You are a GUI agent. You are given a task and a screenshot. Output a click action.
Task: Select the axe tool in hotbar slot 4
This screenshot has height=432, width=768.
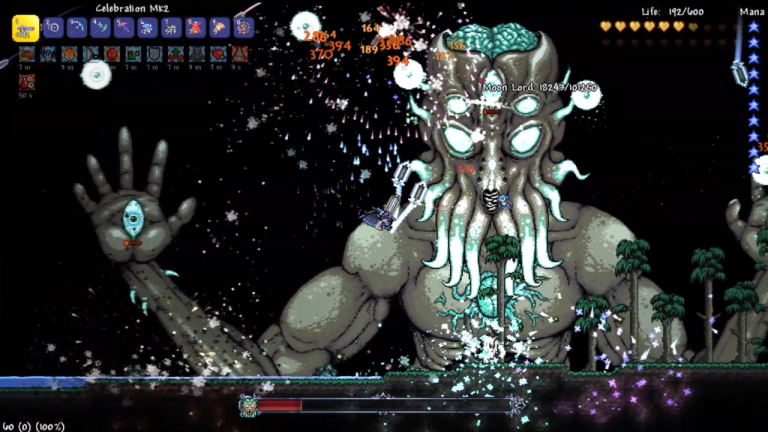click(100, 27)
